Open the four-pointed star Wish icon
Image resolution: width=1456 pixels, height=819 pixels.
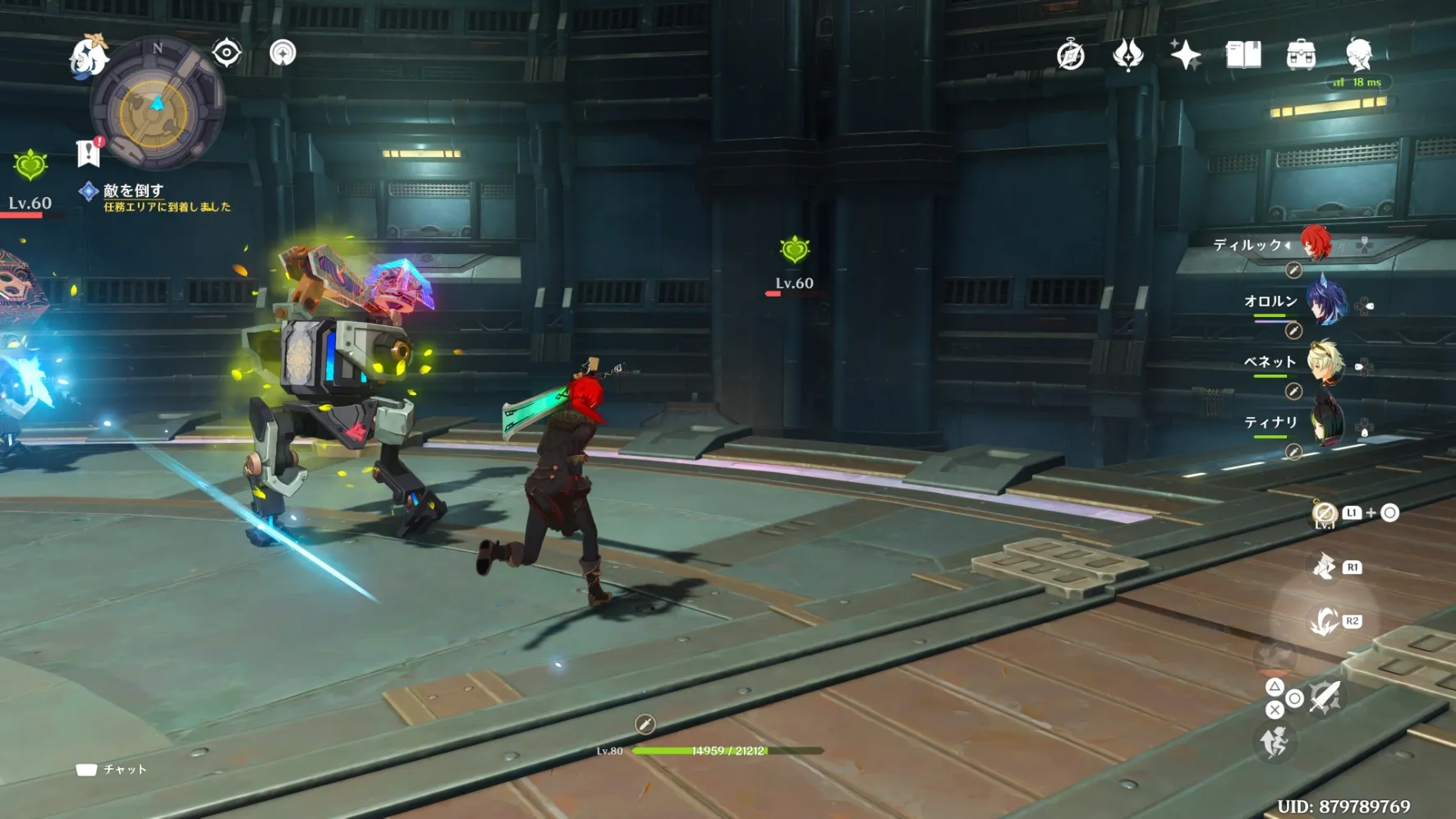[1185, 55]
